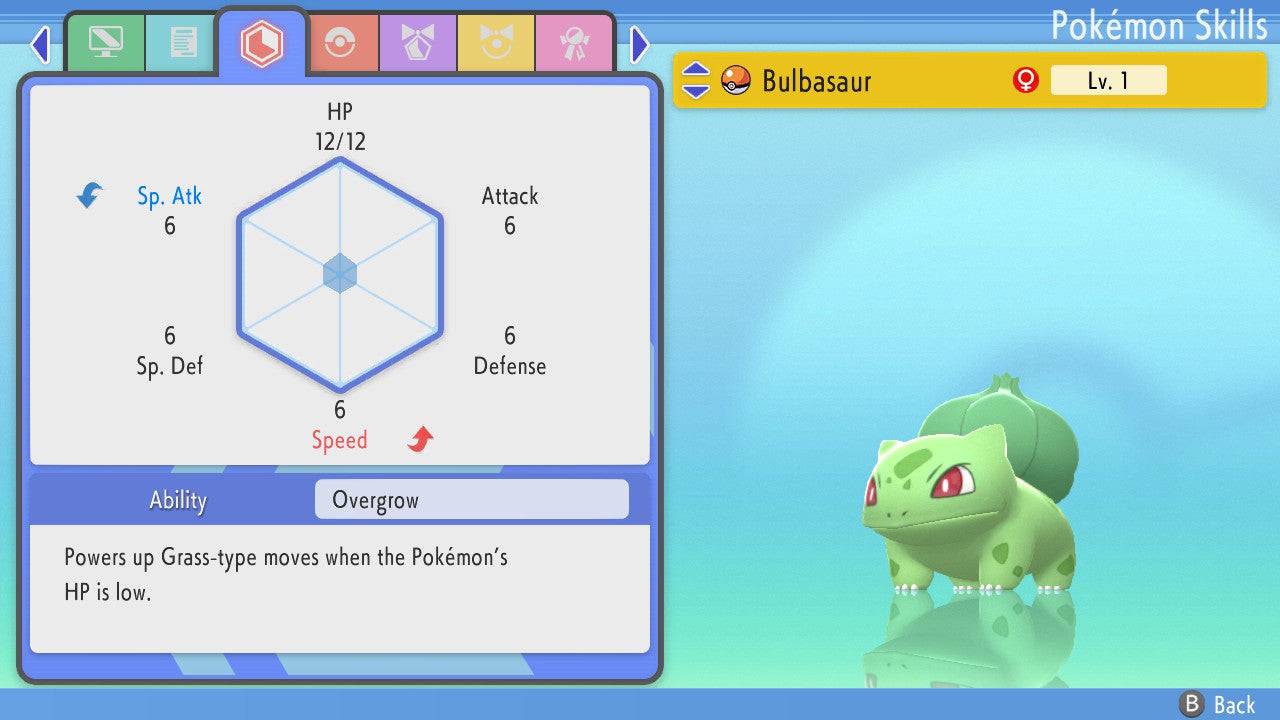Image resolution: width=1280 pixels, height=720 pixels.
Task: Open the Pokémon Info tab with monitor icon
Action: coord(106,42)
